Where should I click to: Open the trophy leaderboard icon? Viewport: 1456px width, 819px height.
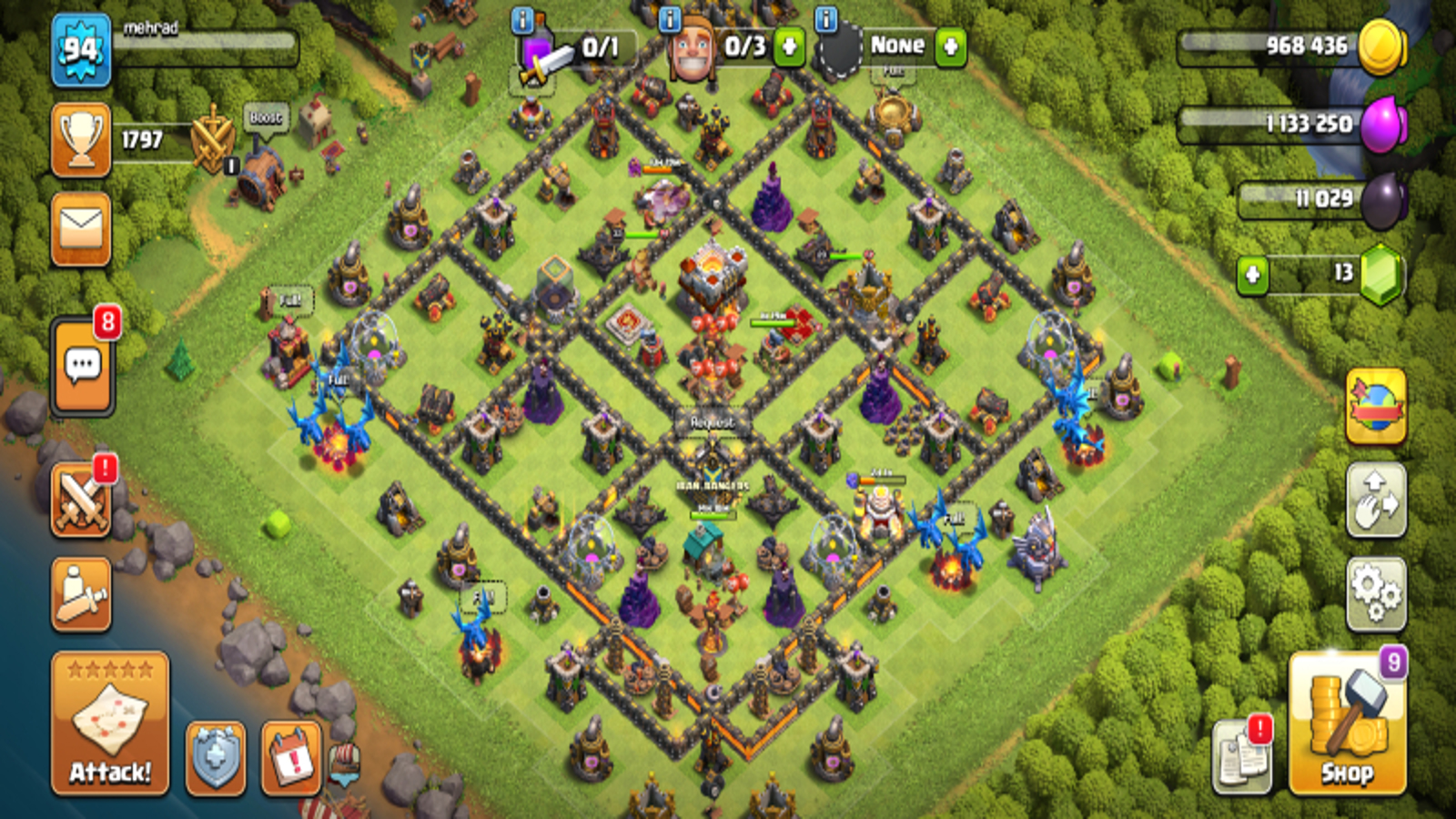81,139
